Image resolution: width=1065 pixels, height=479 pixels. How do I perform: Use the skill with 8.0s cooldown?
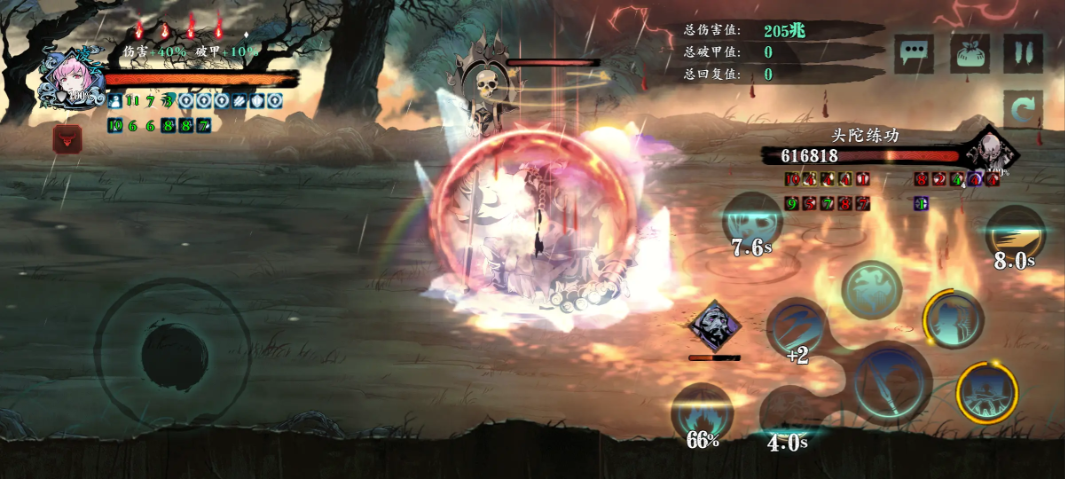1015,235
